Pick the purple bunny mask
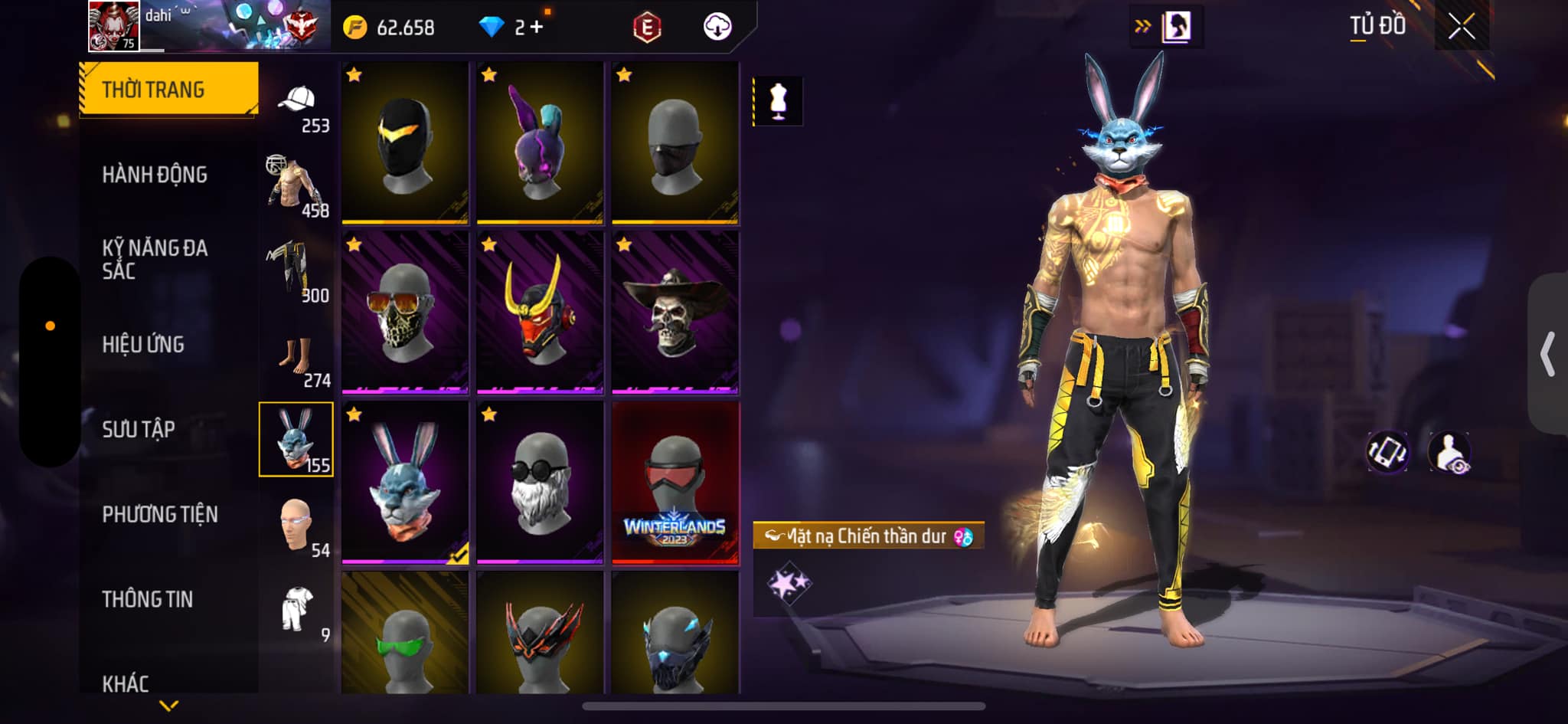1568x724 pixels. (x=540, y=143)
